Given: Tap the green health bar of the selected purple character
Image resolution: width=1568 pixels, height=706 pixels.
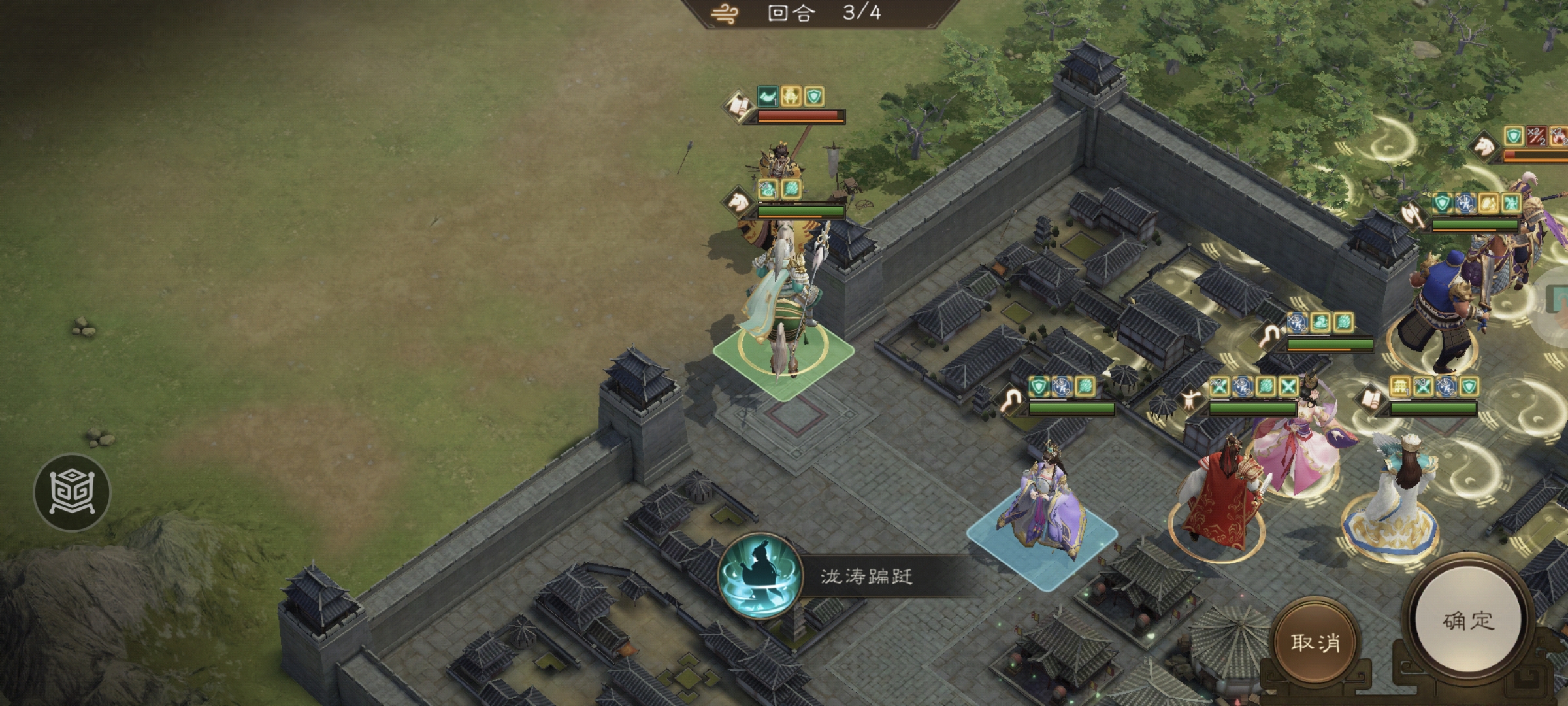Looking at the screenshot, I should click(1071, 409).
